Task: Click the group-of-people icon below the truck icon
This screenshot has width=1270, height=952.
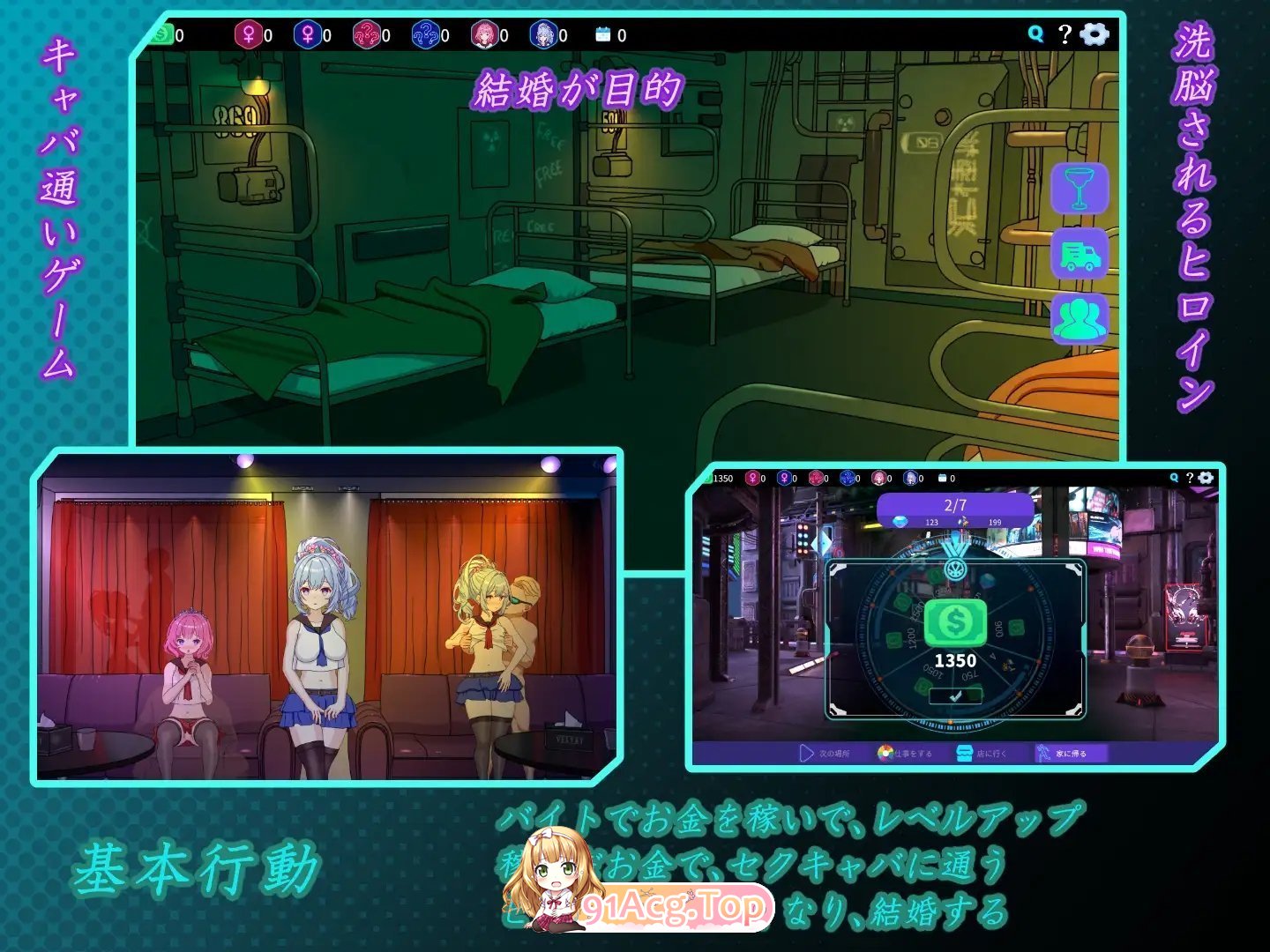Action: click(1077, 322)
